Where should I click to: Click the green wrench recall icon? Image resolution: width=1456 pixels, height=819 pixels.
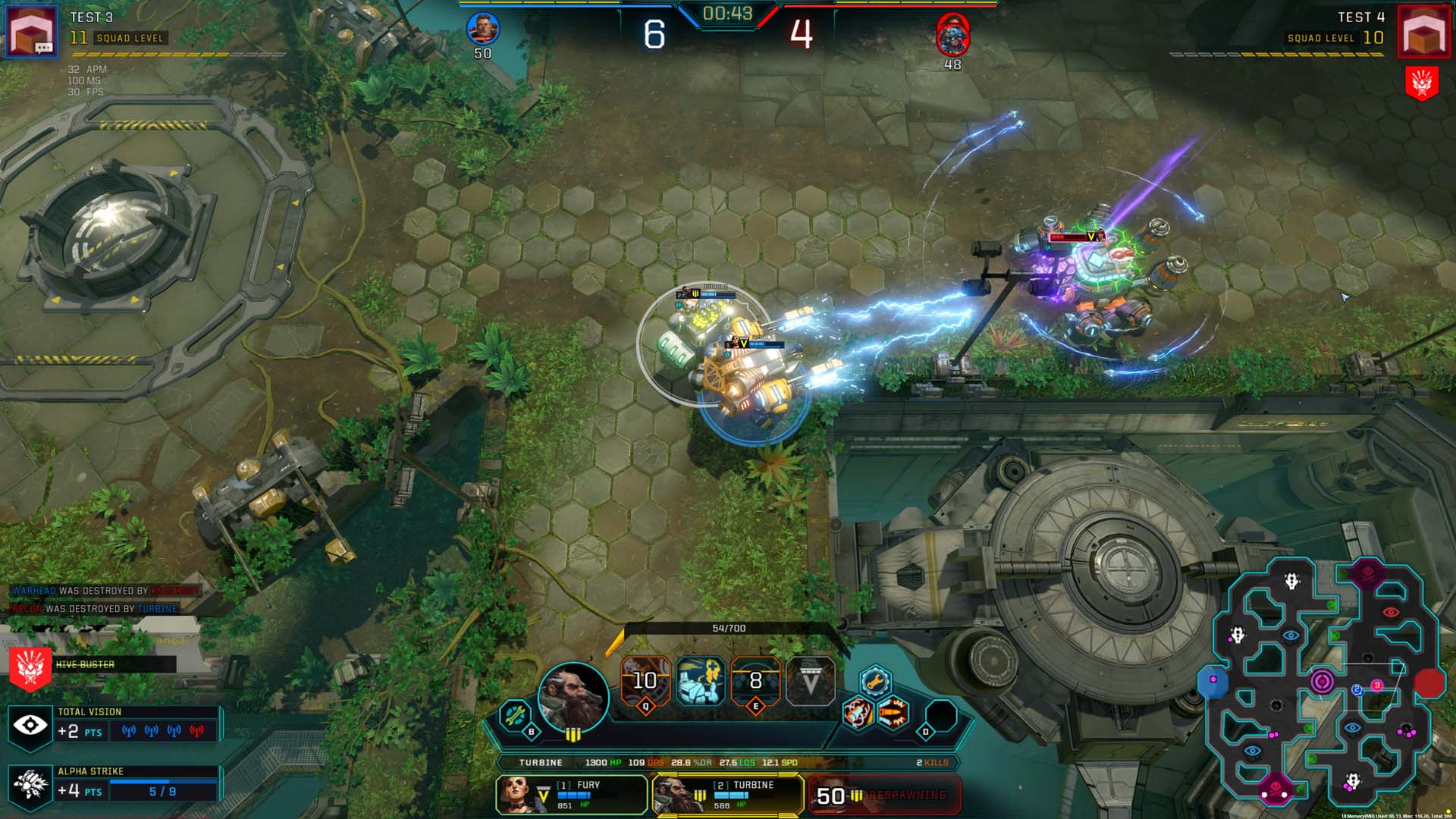point(515,714)
